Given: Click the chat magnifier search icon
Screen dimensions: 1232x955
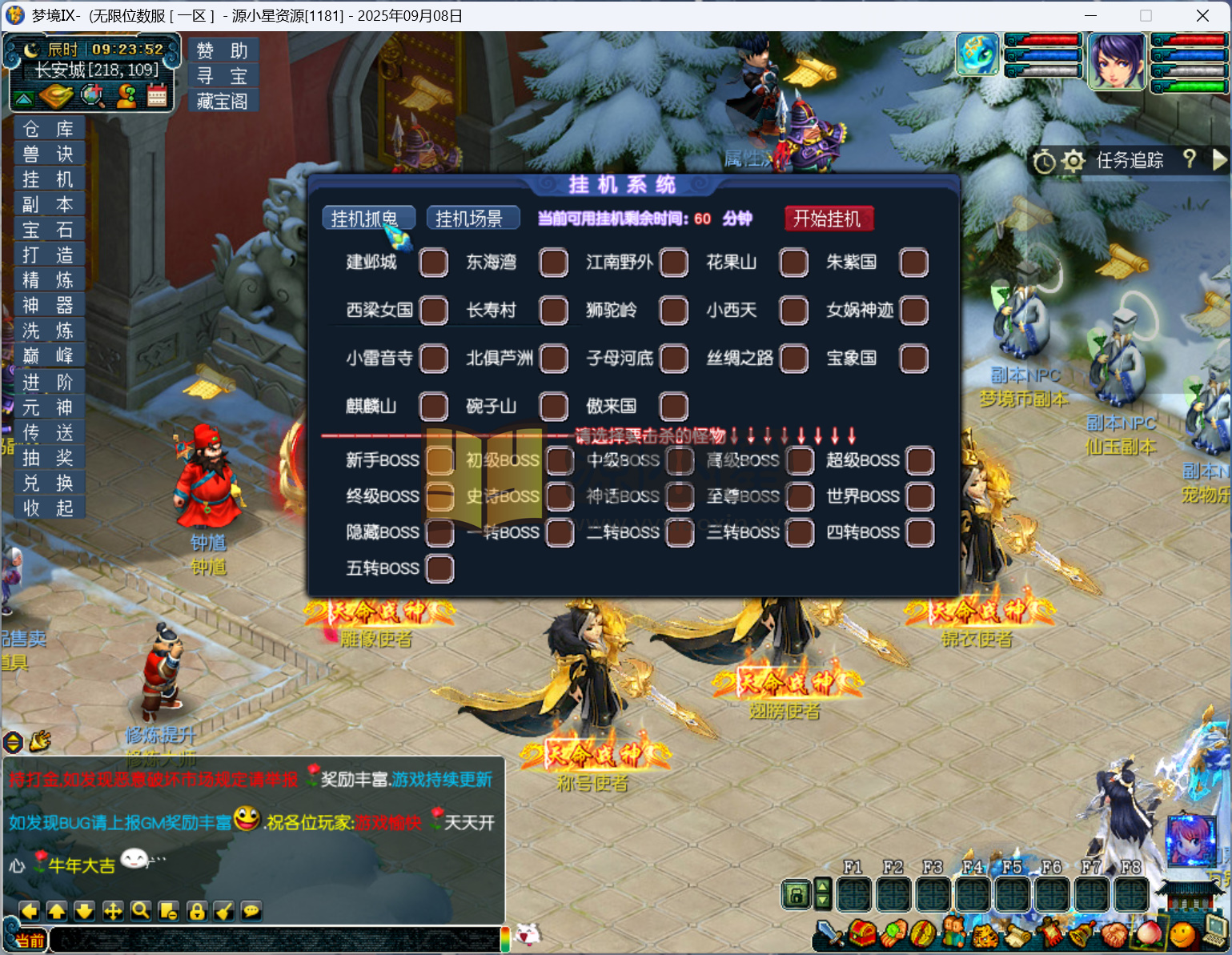Looking at the screenshot, I should pyautogui.click(x=140, y=911).
